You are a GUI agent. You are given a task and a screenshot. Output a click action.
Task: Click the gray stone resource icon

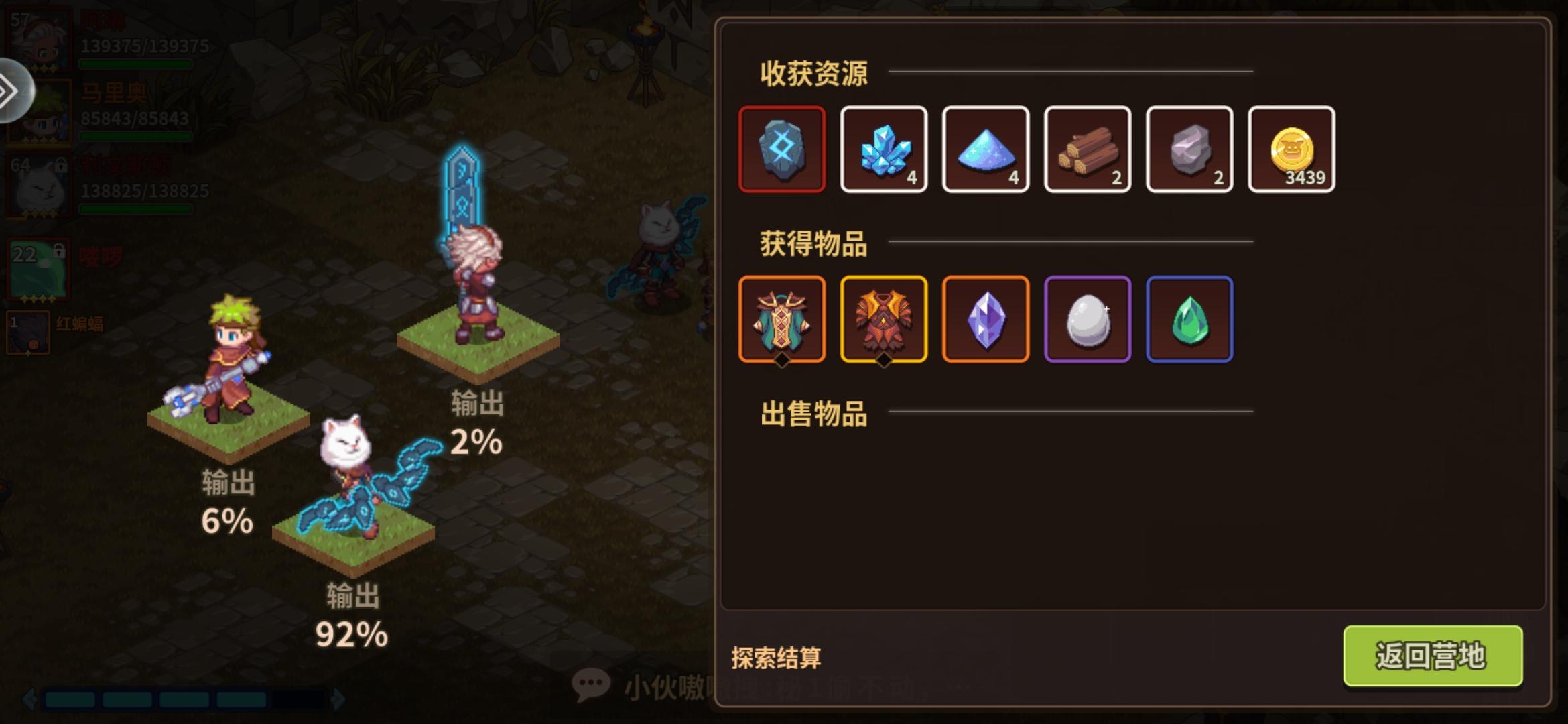point(1189,148)
